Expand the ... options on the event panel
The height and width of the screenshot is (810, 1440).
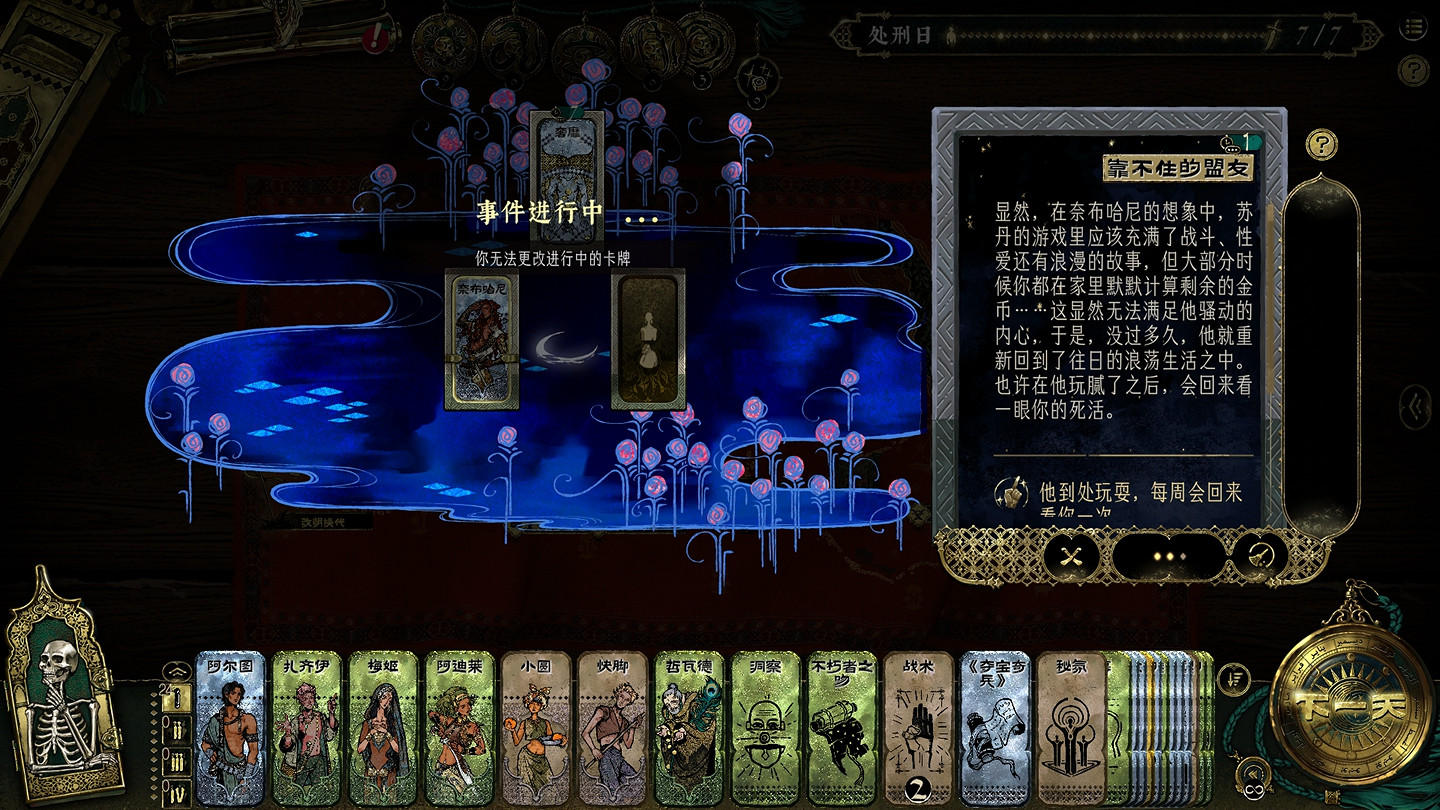[1168, 556]
